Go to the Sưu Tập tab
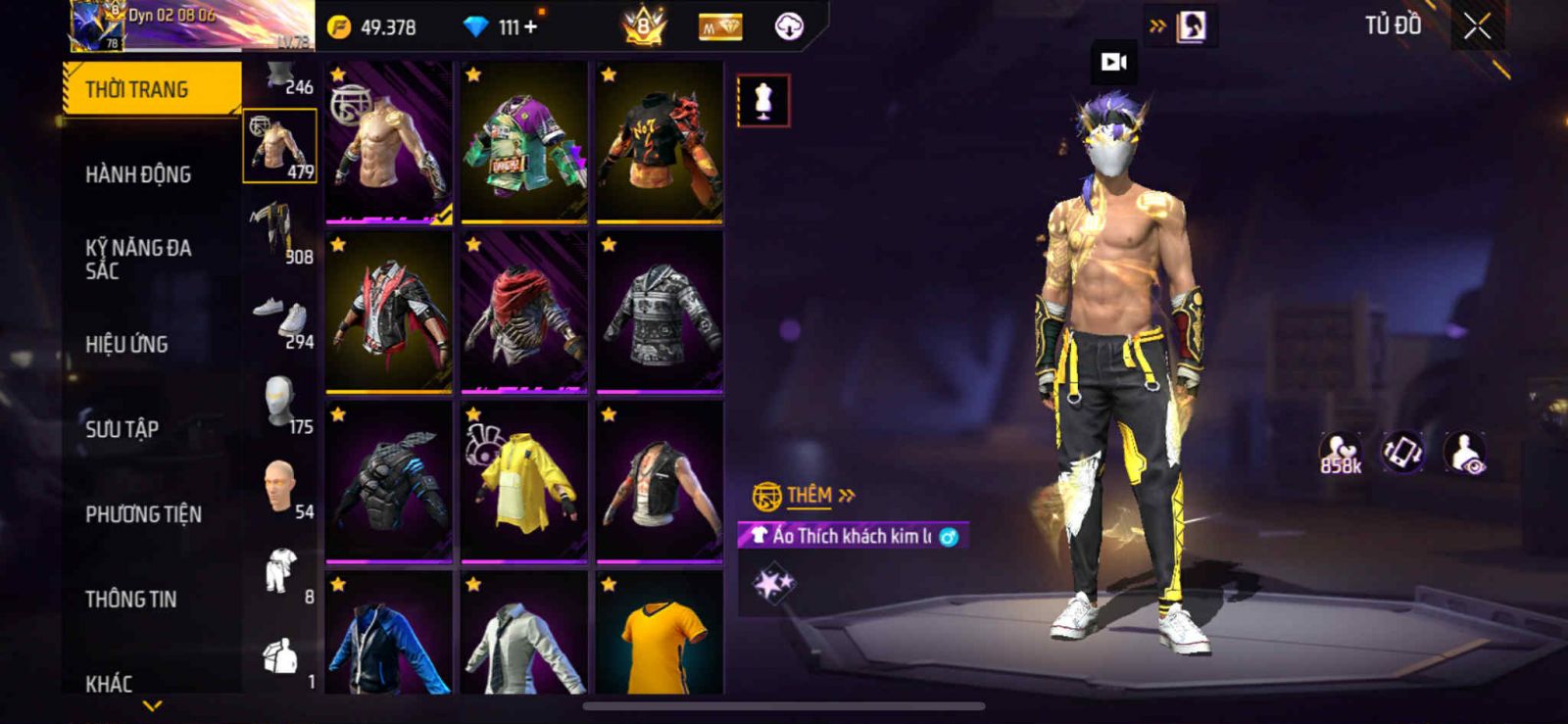The image size is (1568, 724). tap(122, 428)
